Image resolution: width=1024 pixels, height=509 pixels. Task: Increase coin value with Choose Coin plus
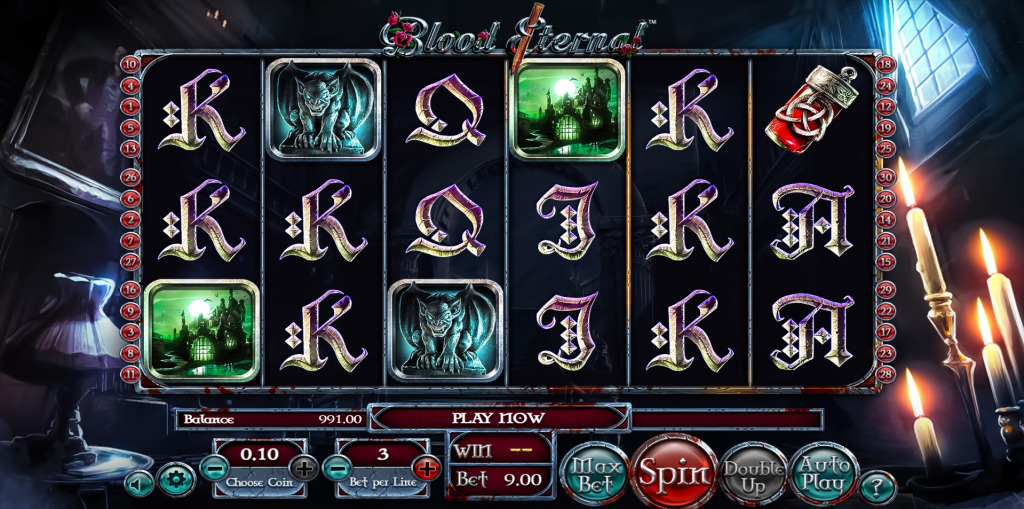click(304, 466)
